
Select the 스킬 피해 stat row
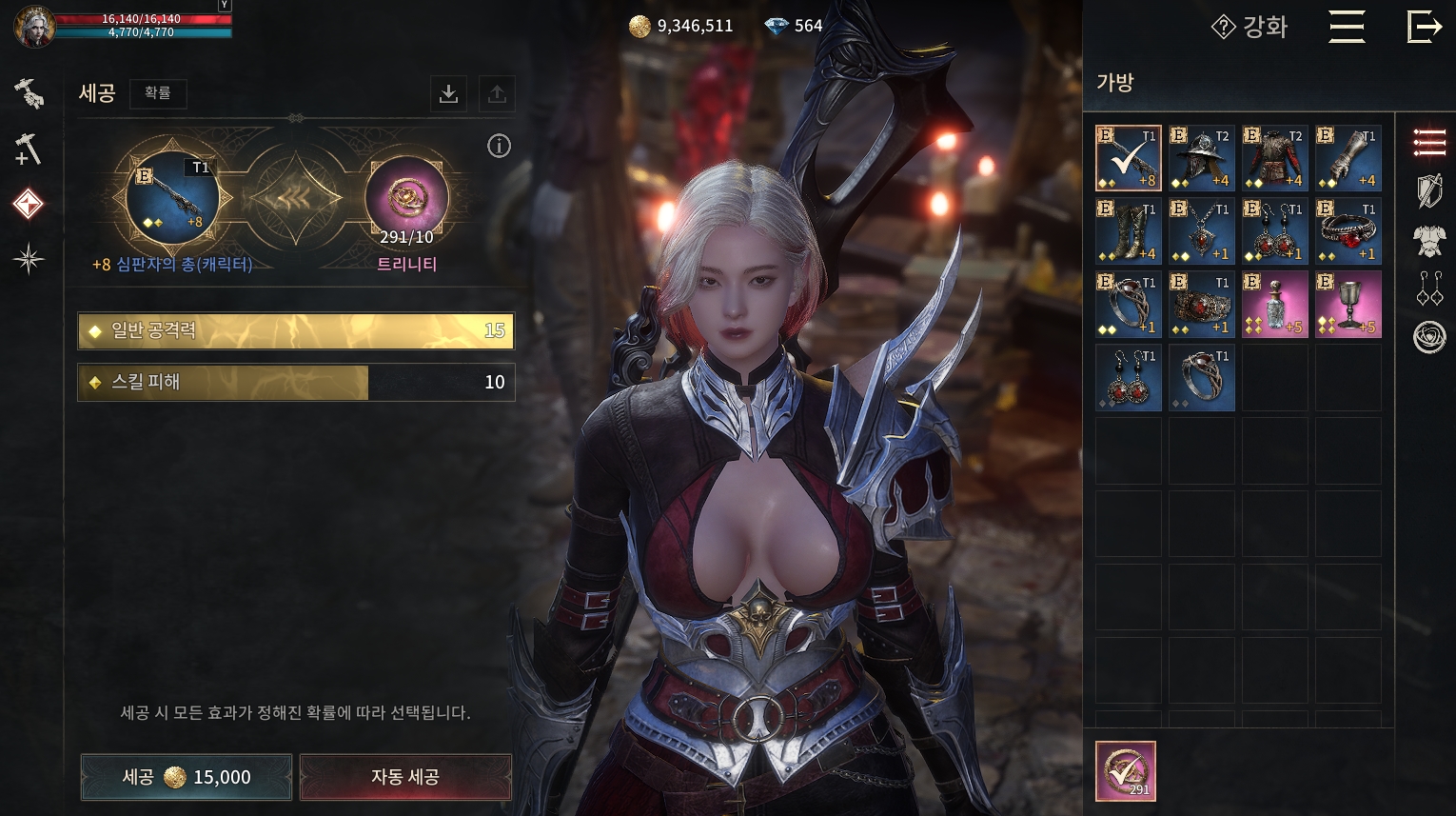(296, 382)
